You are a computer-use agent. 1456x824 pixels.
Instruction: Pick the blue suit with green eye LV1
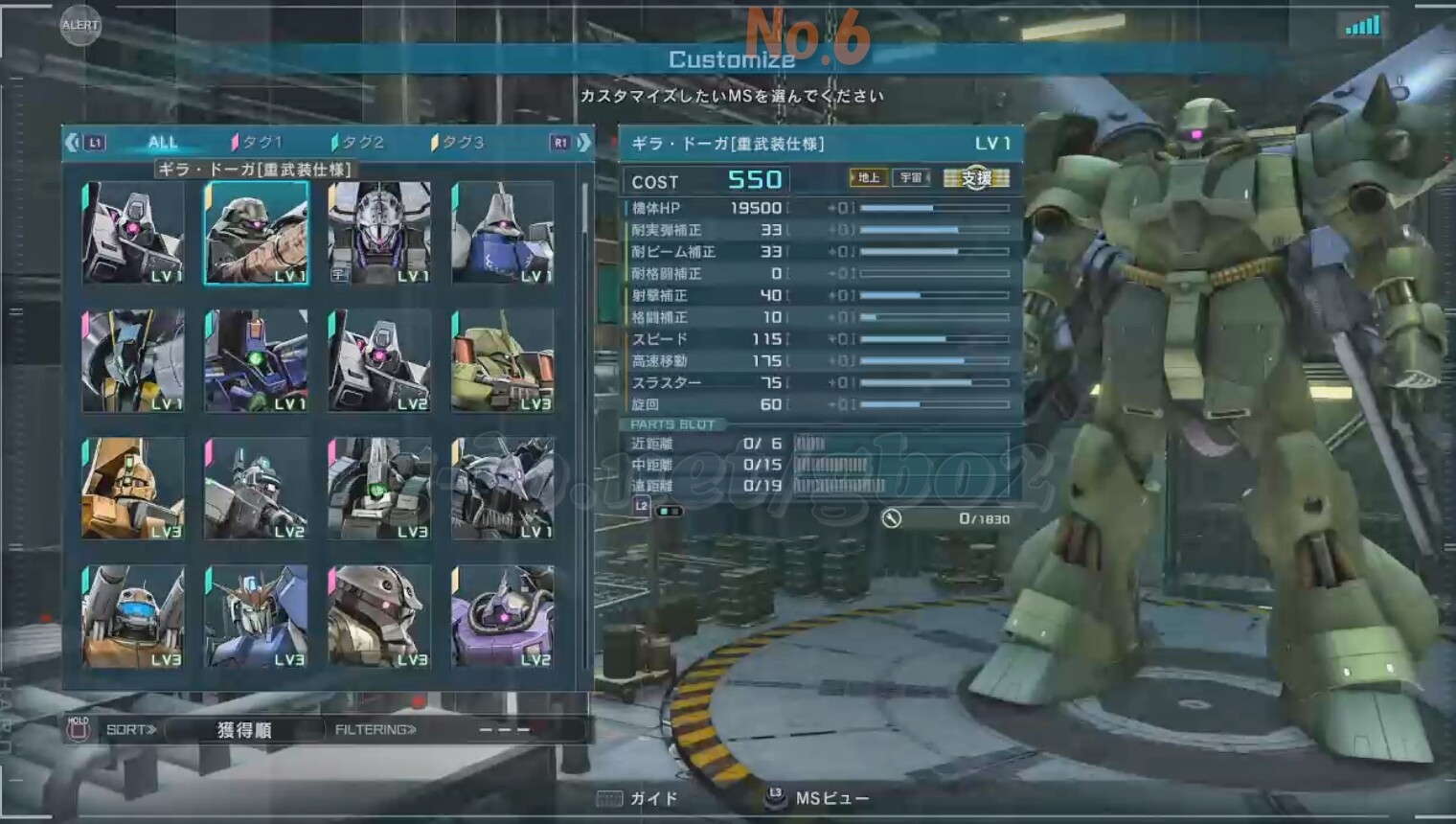(x=256, y=360)
